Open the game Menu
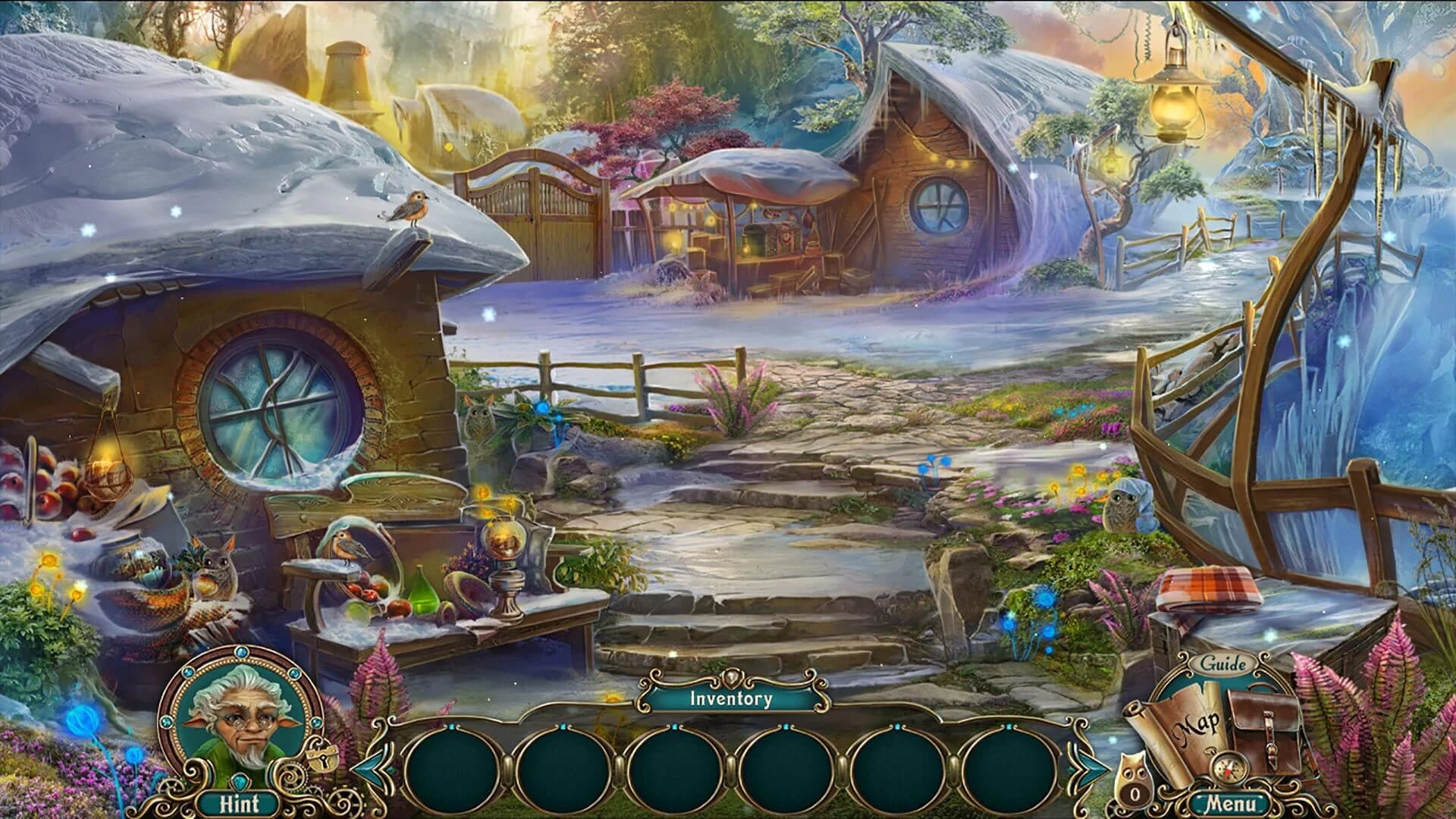Viewport: 1456px width, 819px height. pos(1232,802)
